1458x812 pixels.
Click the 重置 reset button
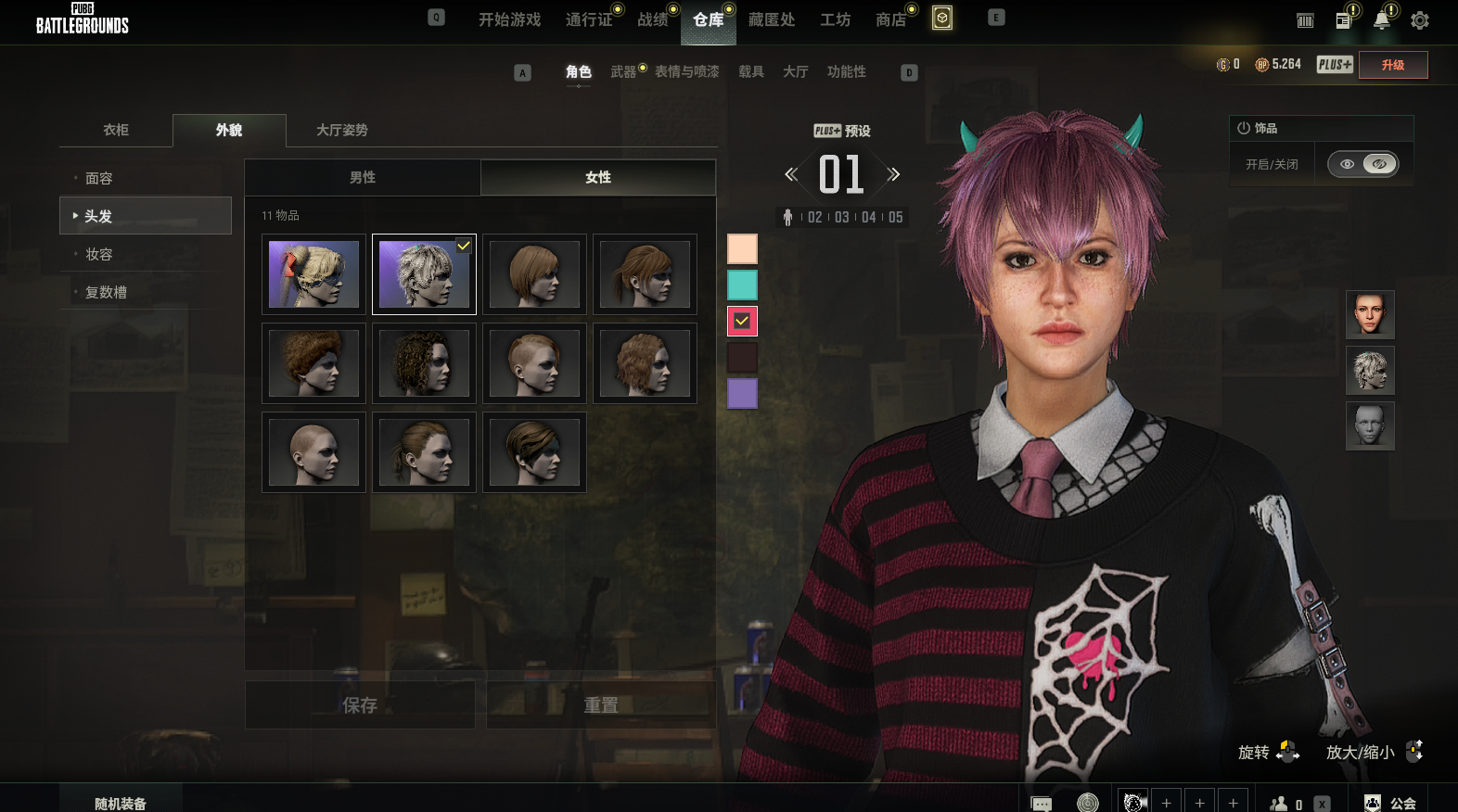[601, 705]
